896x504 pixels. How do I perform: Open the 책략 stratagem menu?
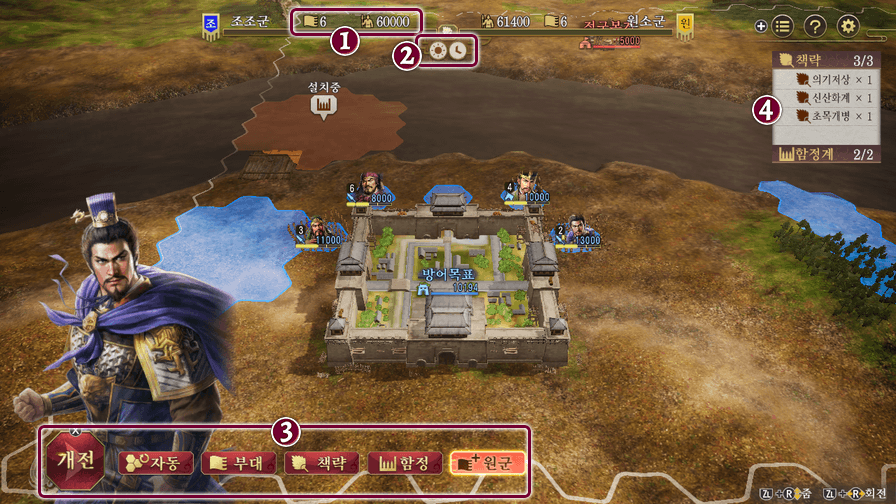(318, 463)
